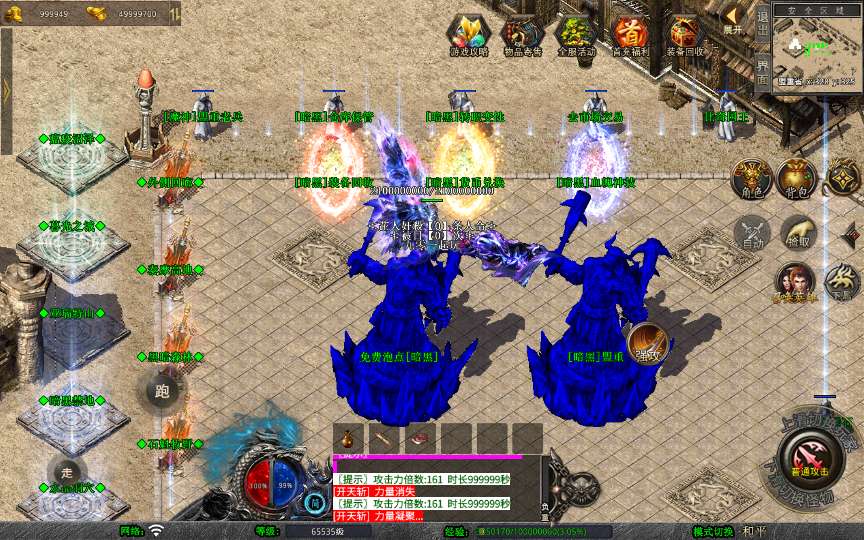Claim the 首充福利 first-recharge bonus
Viewport: 864px width, 540px height.
630,37
